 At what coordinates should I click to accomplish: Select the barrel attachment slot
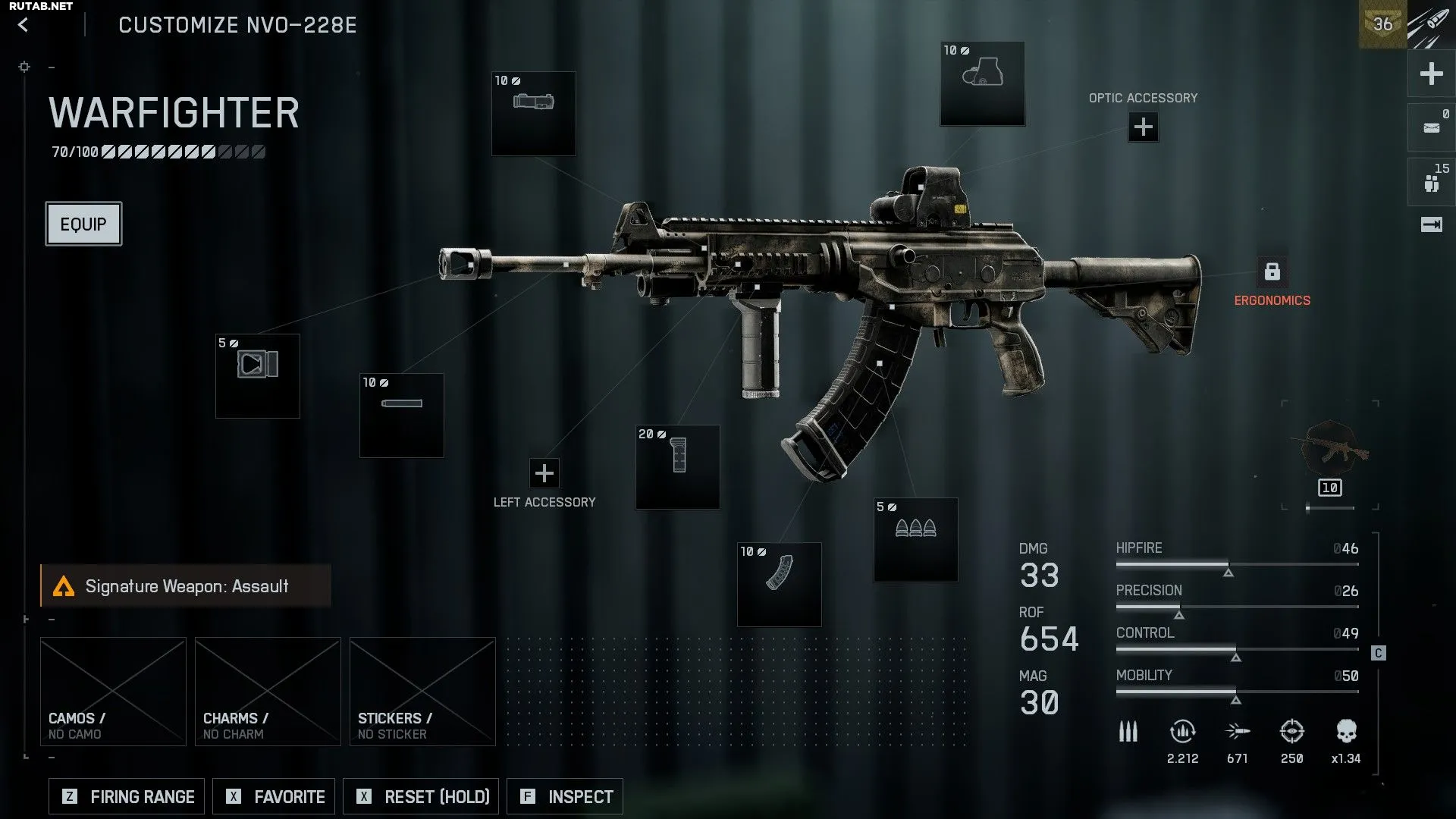(402, 416)
